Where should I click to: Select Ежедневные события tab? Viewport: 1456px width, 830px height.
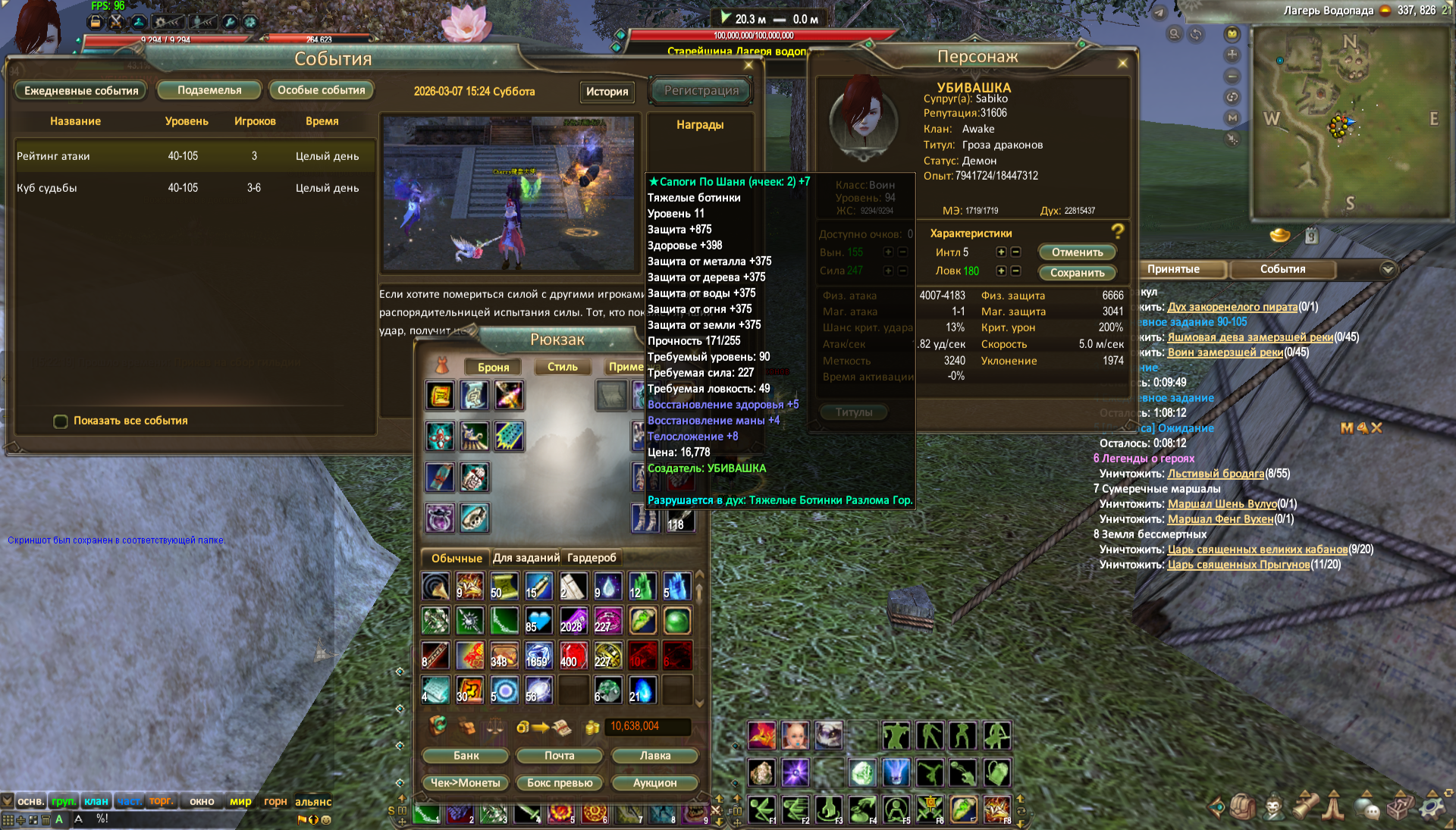81,91
